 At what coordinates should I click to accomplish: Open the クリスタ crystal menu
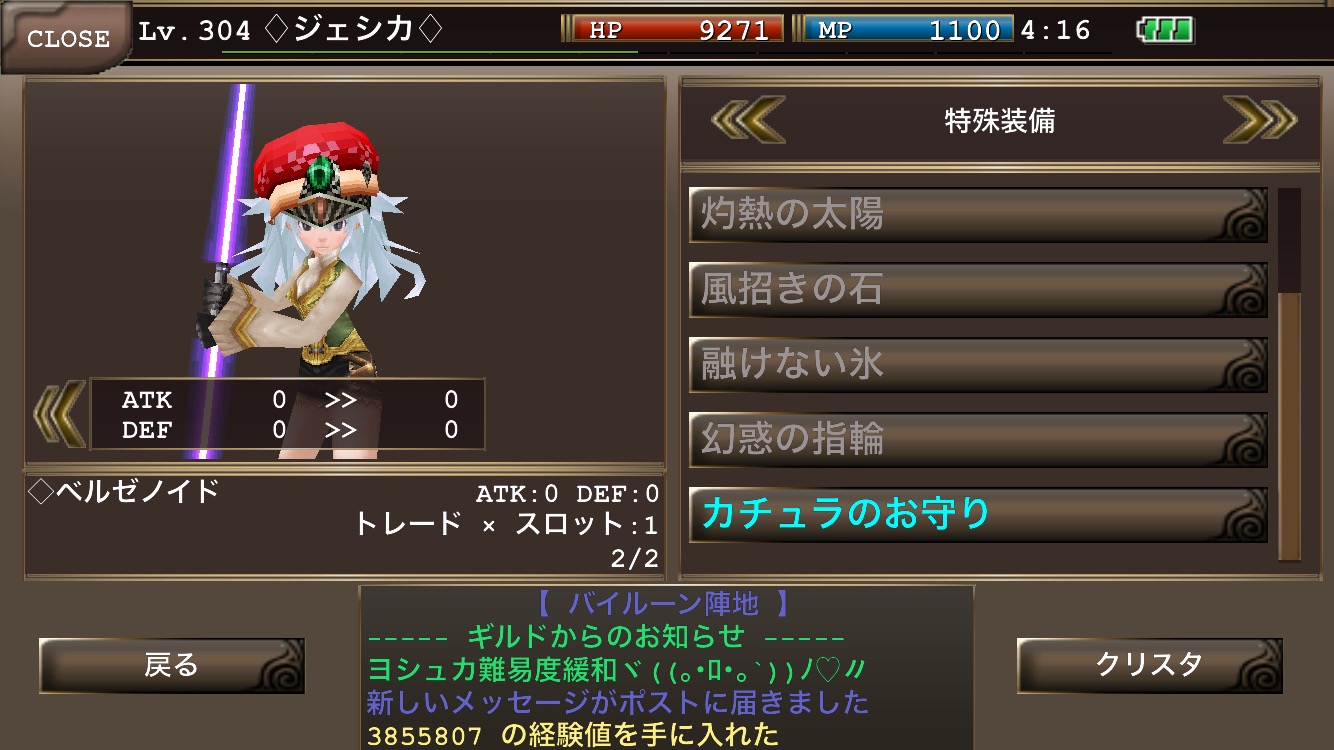click(x=1149, y=665)
